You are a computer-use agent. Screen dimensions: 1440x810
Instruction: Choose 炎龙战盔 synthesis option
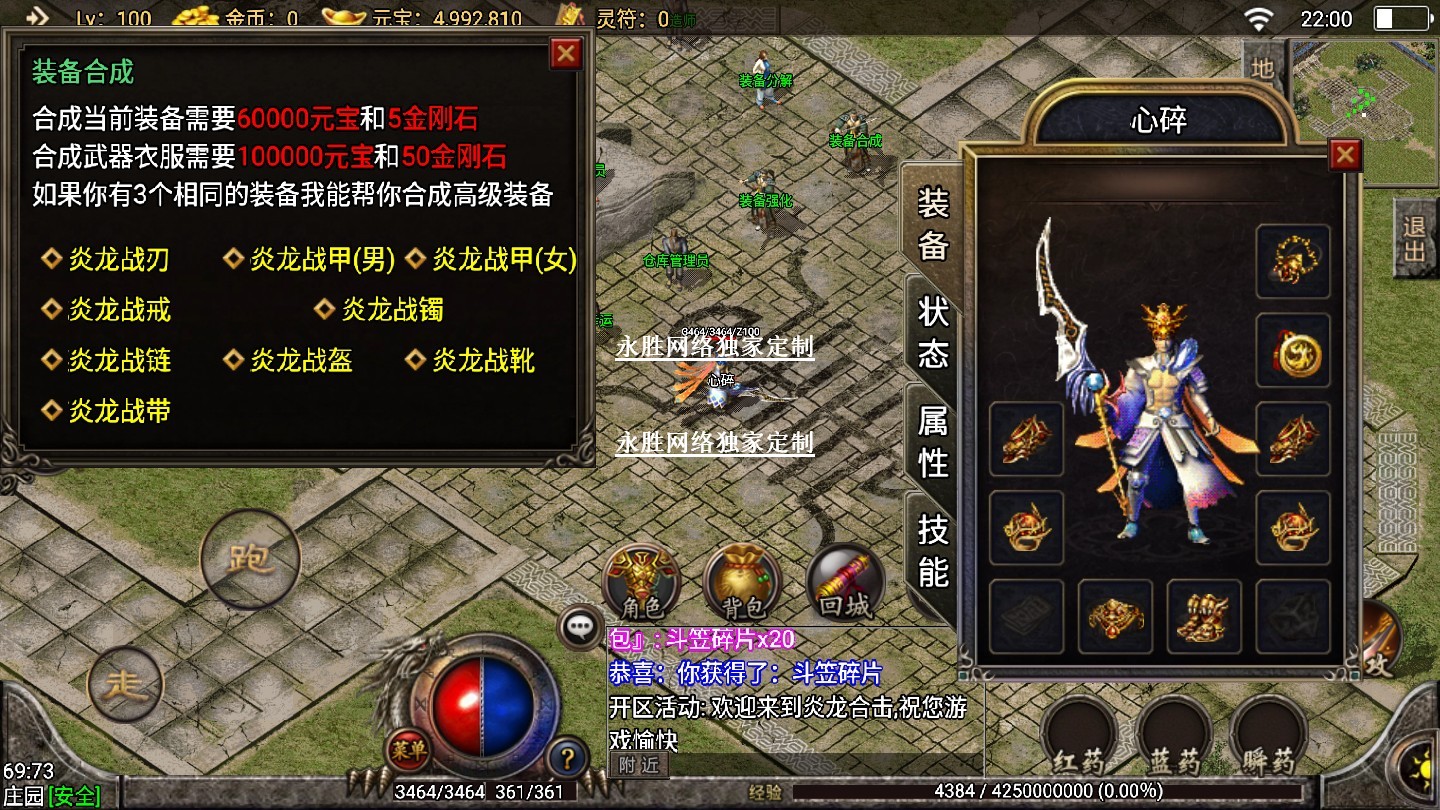point(300,360)
